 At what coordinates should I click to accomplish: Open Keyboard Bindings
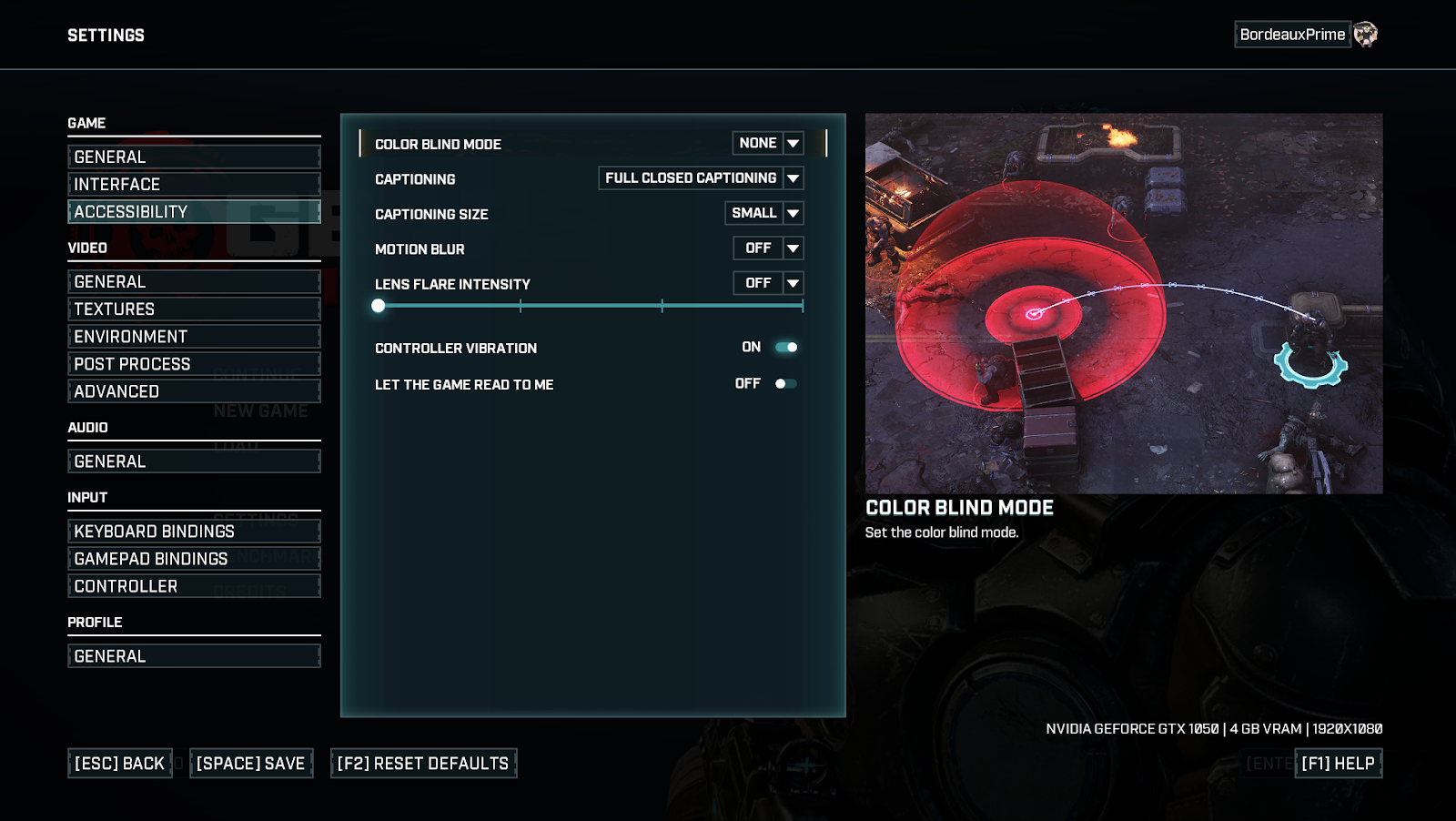pyautogui.click(x=194, y=532)
